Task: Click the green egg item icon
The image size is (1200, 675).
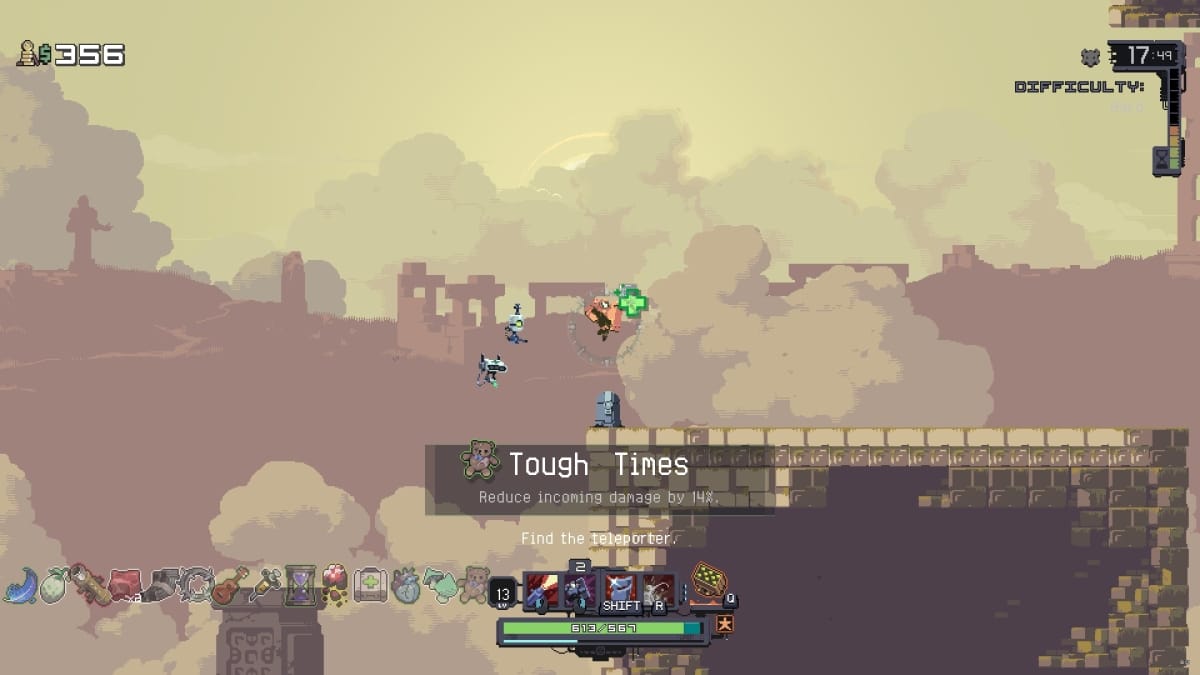Action: tap(55, 585)
